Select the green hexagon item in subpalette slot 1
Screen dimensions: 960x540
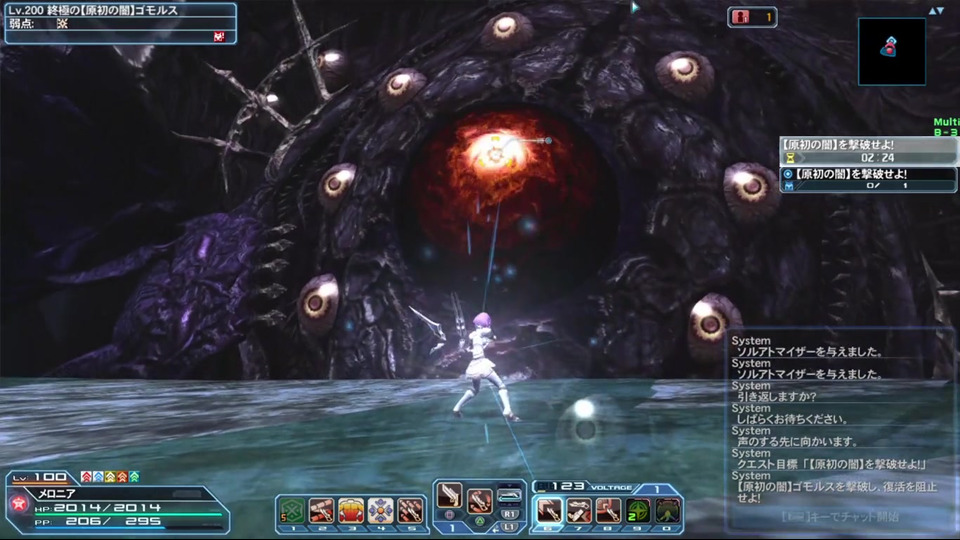click(292, 510)
